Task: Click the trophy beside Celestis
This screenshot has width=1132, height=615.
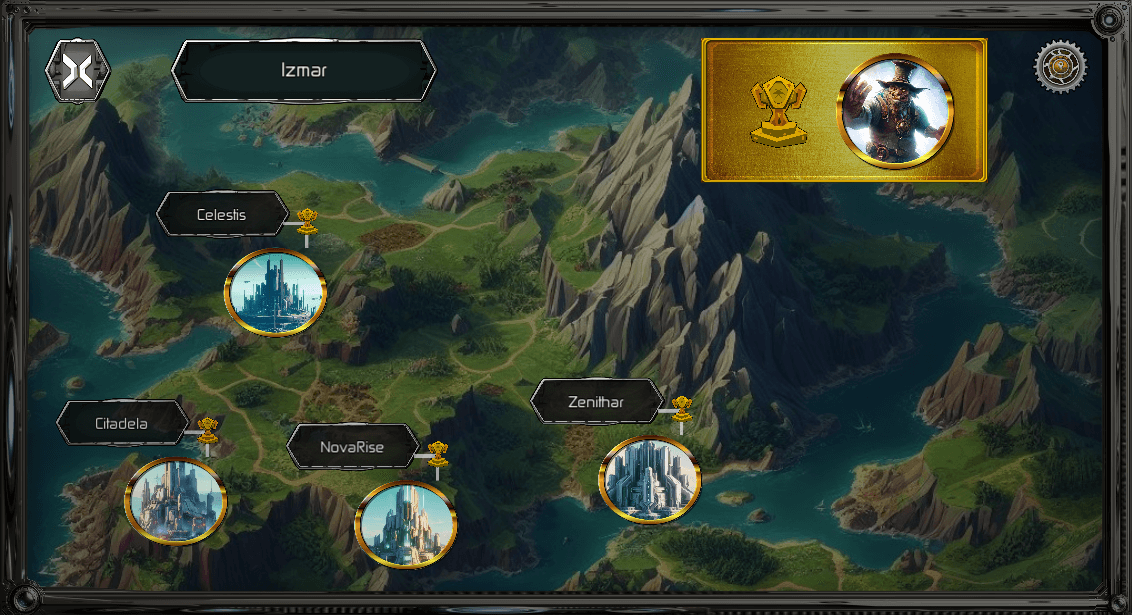Action: tap(307, 218)
